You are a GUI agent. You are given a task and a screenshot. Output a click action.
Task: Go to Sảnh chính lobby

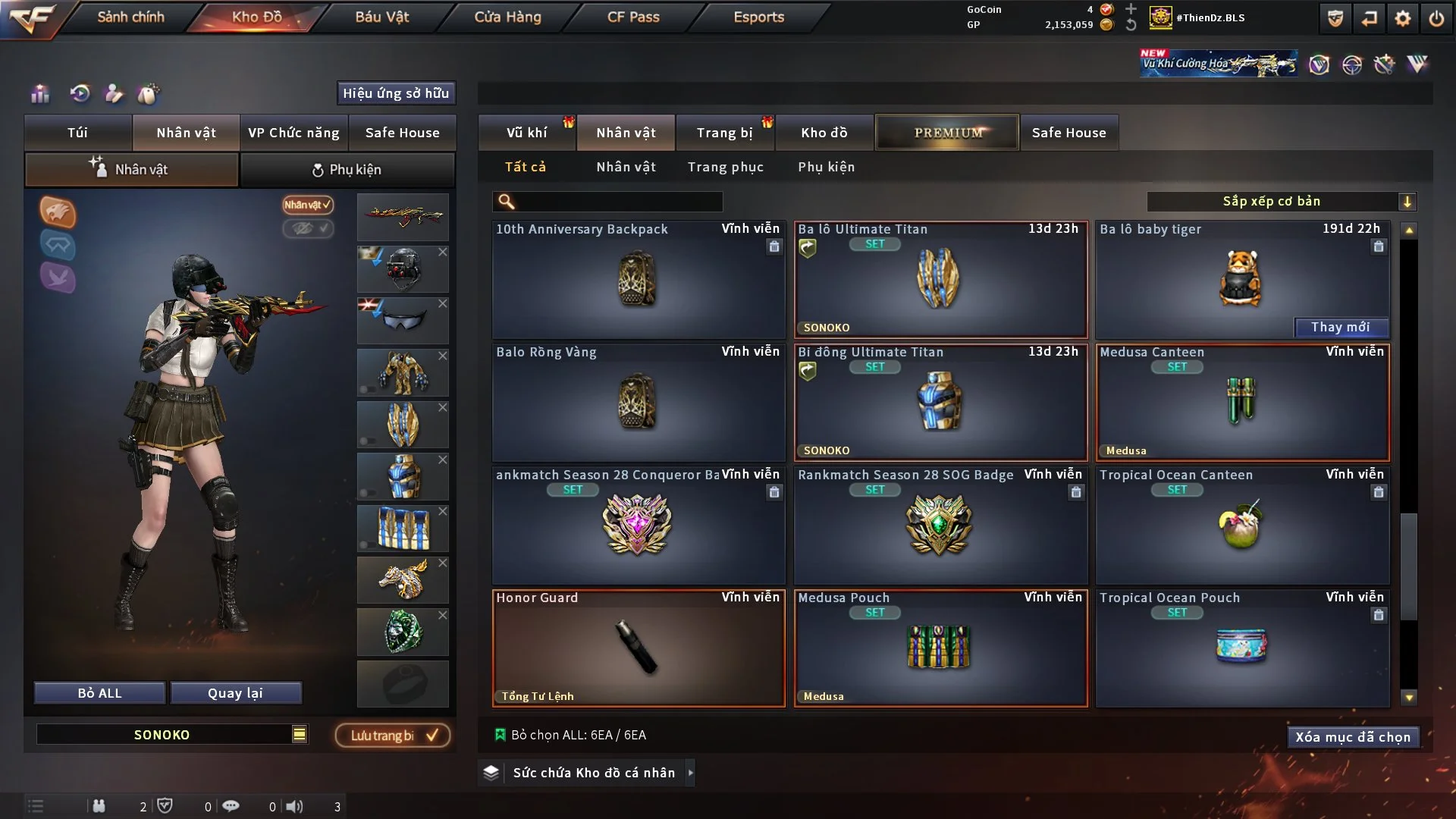coord(130,17)
